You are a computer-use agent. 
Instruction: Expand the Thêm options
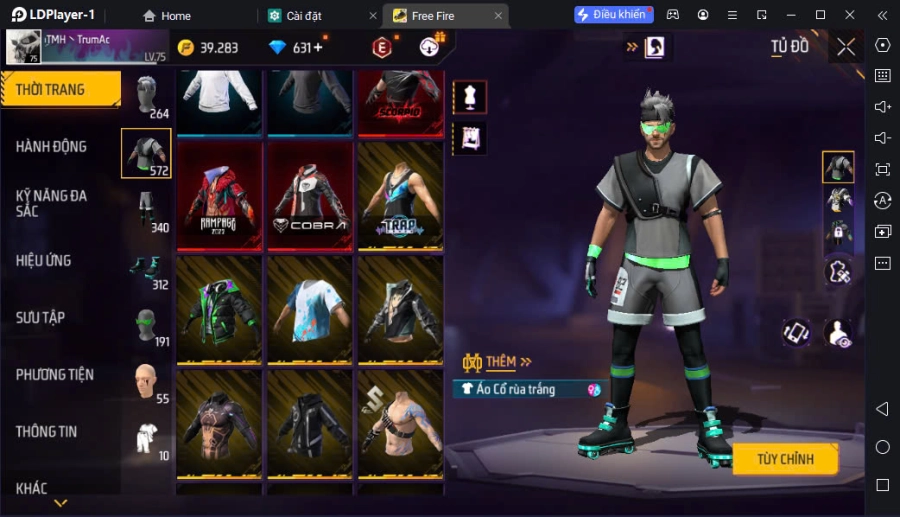pos(498,361)
